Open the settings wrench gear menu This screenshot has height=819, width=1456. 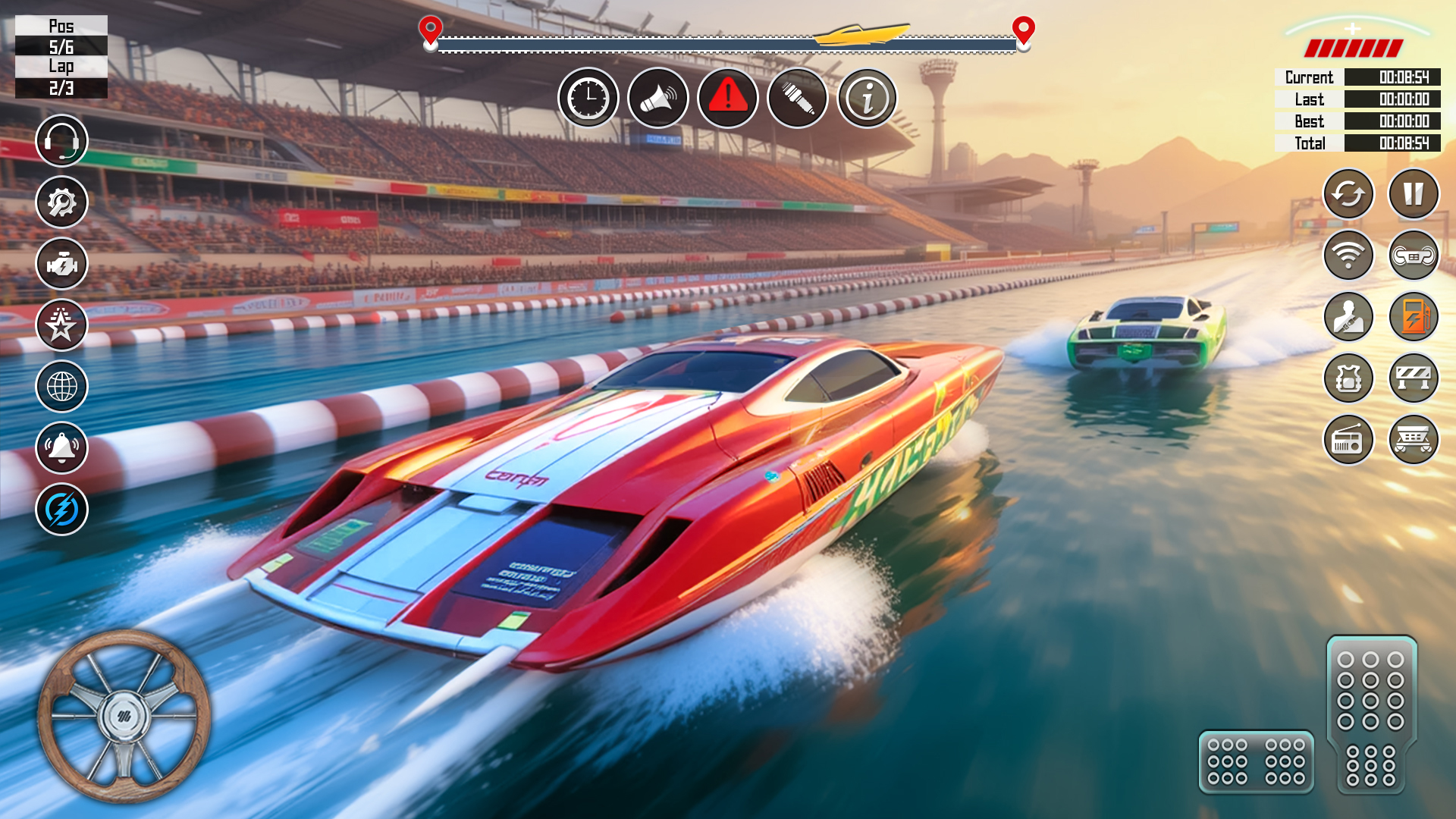click(61, 202)
